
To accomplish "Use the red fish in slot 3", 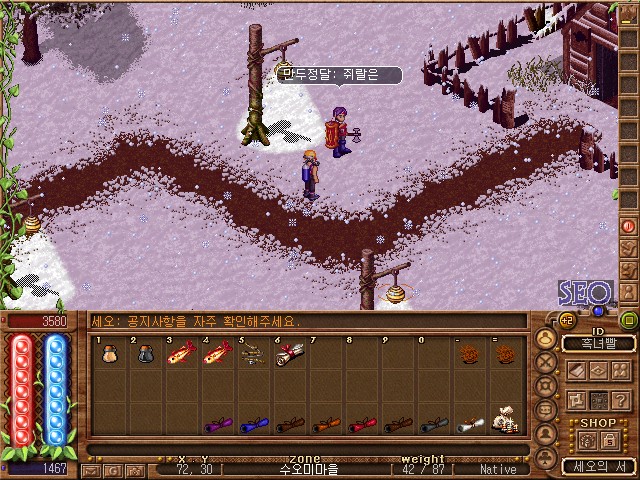I will [180, 355].
